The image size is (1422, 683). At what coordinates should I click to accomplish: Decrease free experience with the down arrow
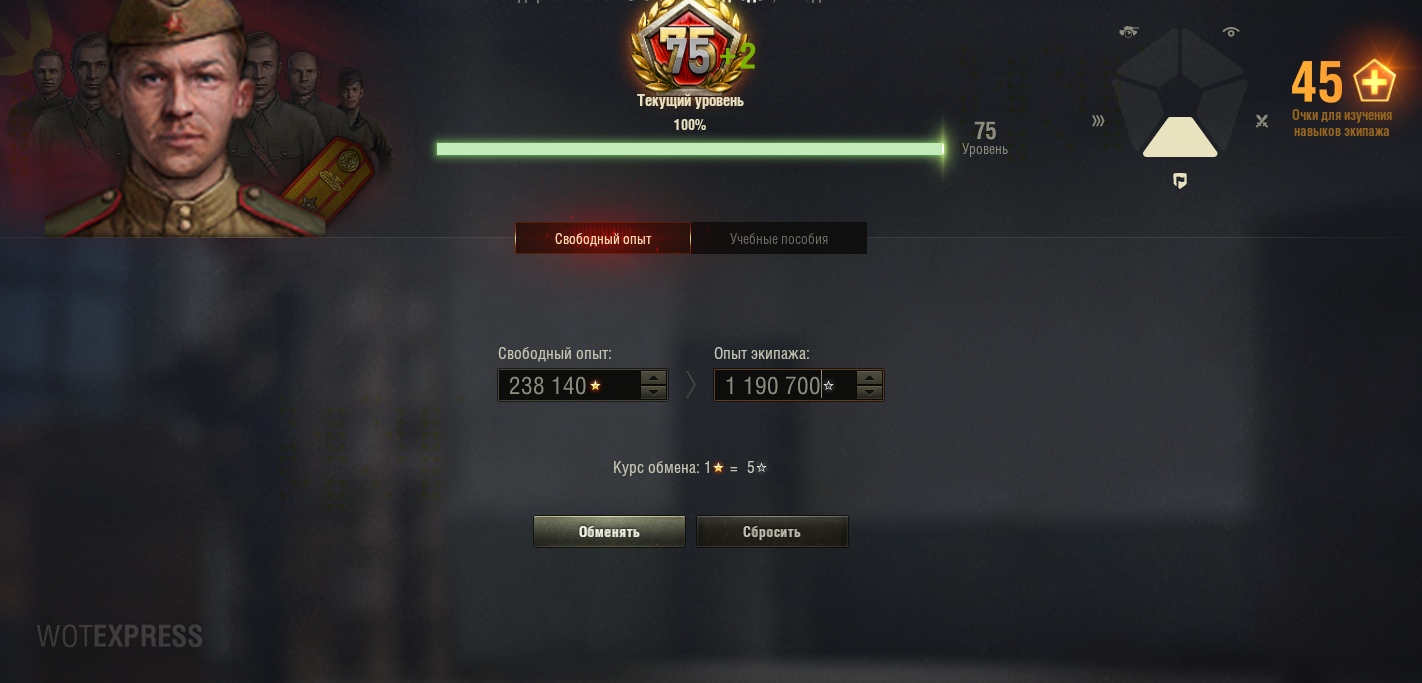(654, 393)
